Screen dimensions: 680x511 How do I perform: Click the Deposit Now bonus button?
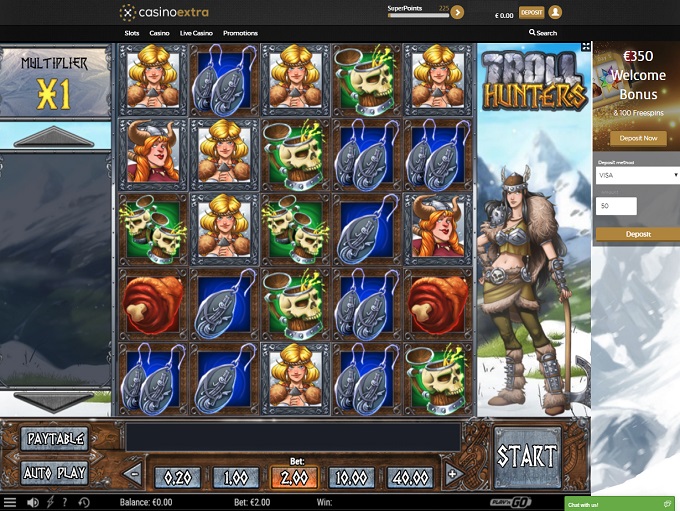pos(636,139)
